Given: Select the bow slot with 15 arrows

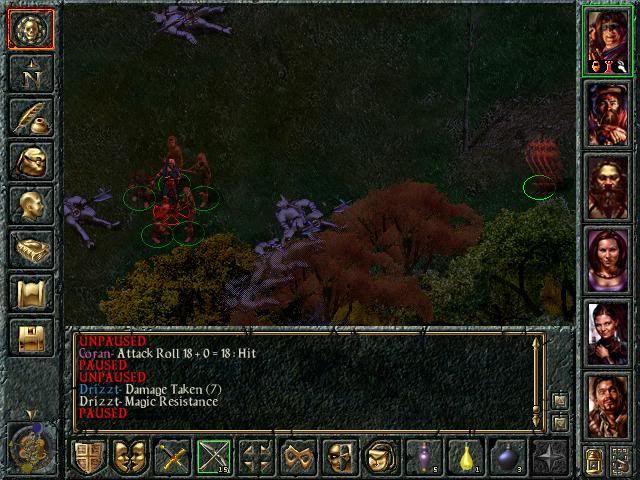Looking at the screenshot, I should click(x=214, y=457).
